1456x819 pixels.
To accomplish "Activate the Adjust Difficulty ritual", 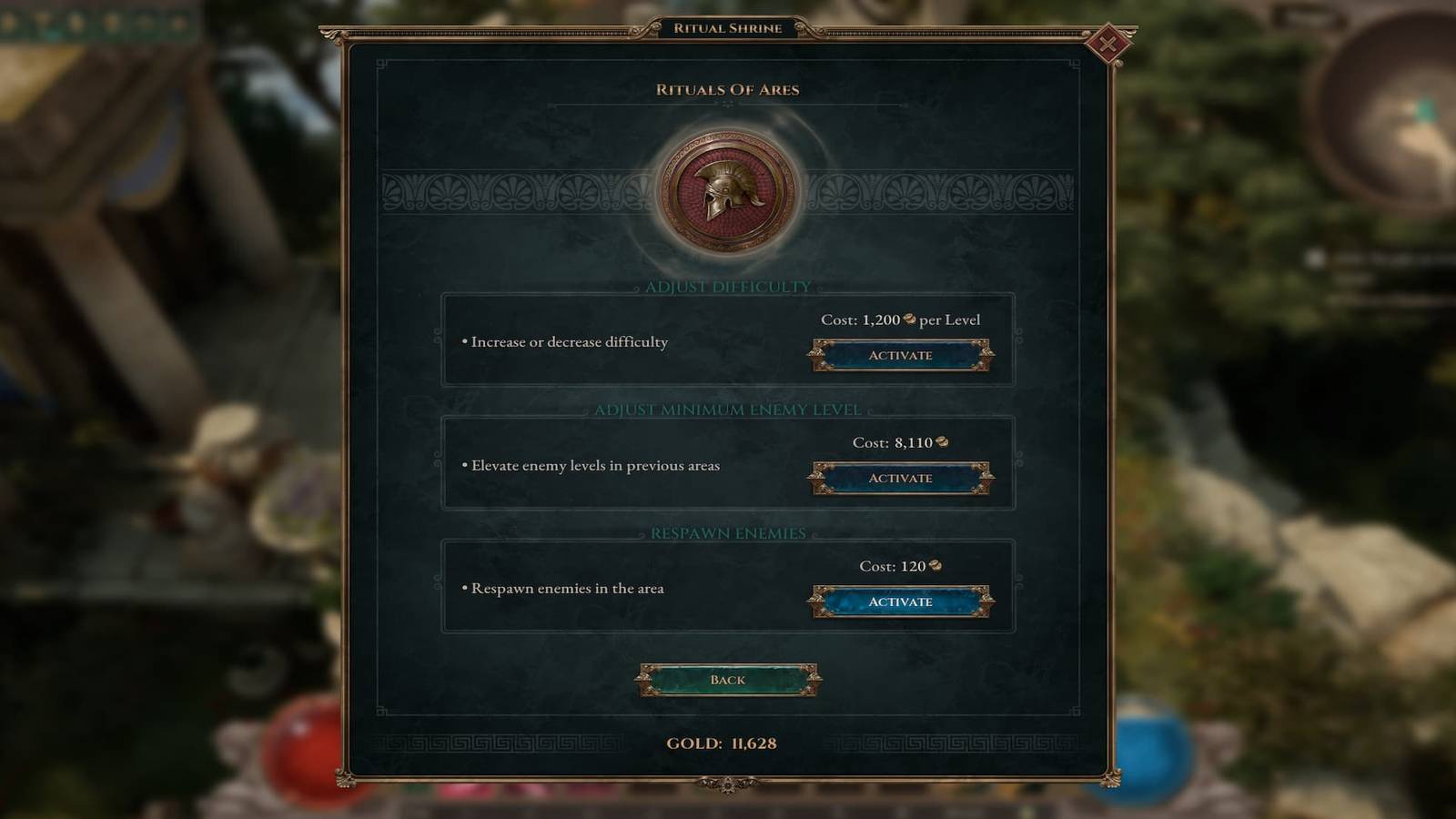I will (901, 356).
